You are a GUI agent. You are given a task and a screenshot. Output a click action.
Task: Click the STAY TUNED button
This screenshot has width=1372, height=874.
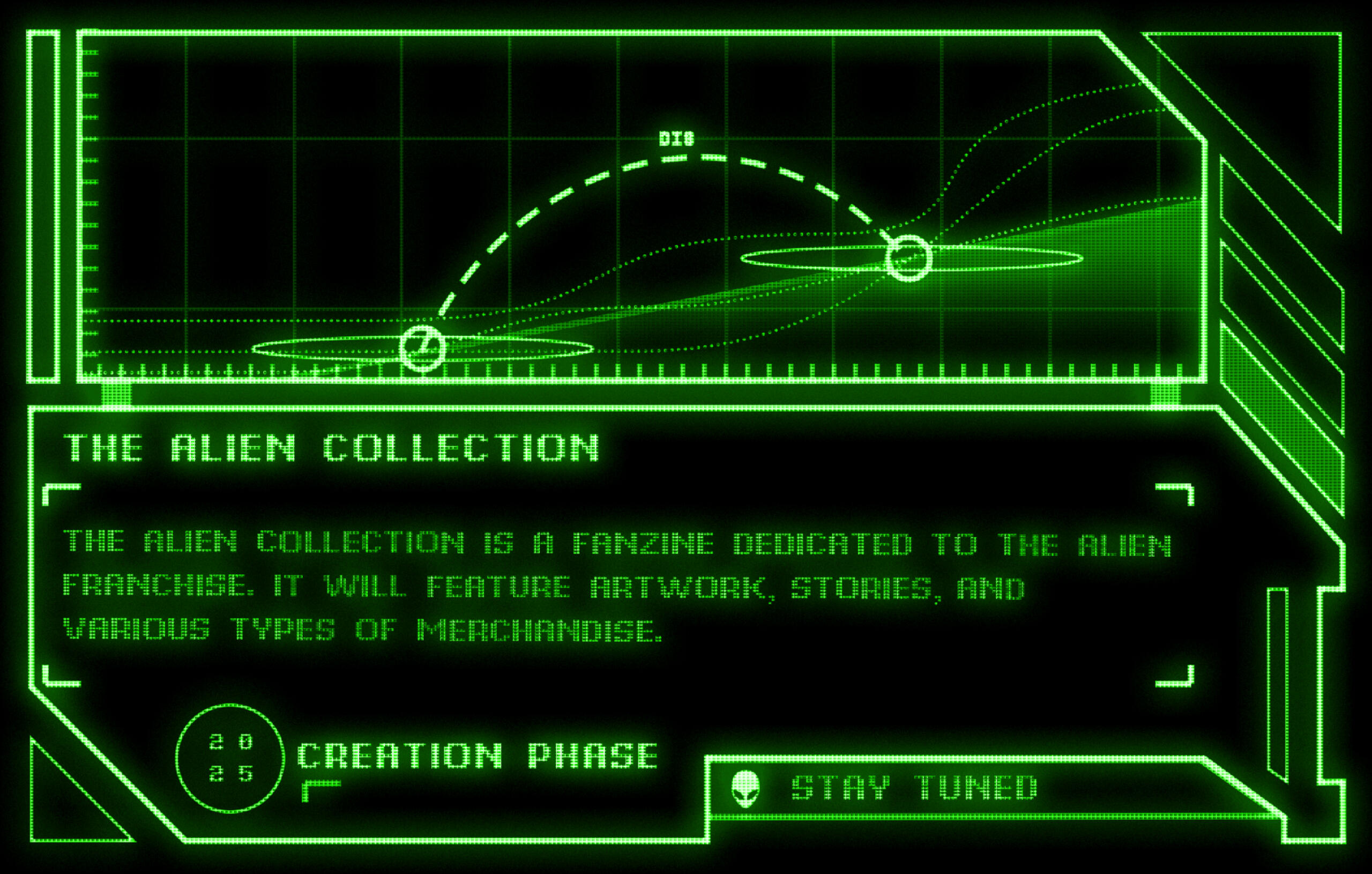pyautogui.click(x=914, y=788)
